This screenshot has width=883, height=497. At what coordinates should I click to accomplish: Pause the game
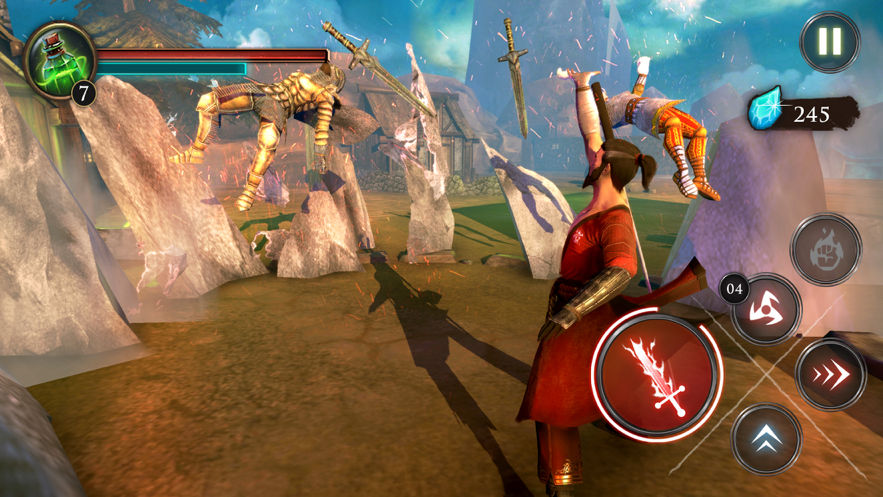tap(829, 43)
